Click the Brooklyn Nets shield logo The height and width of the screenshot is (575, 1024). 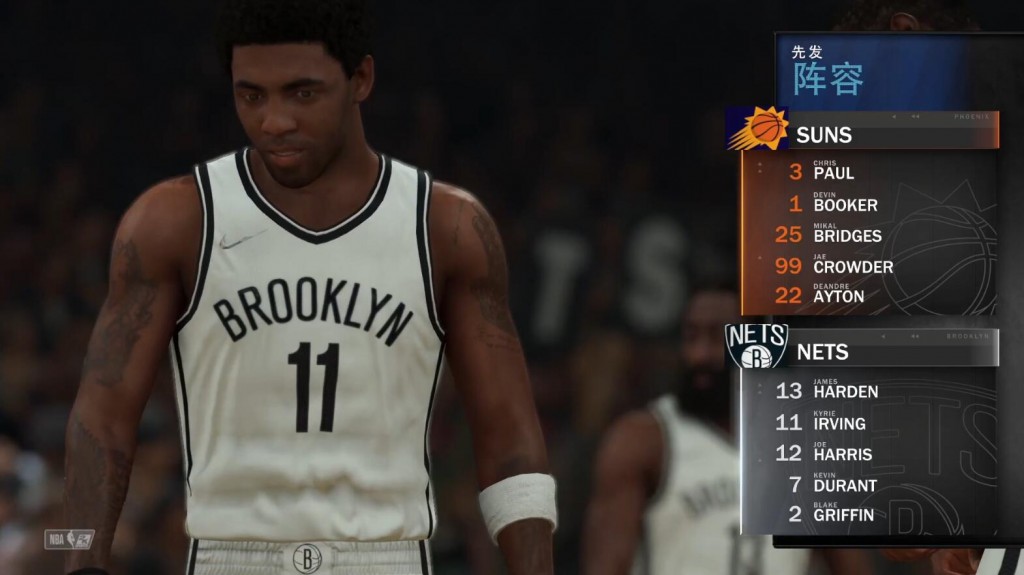click(756, 346)
